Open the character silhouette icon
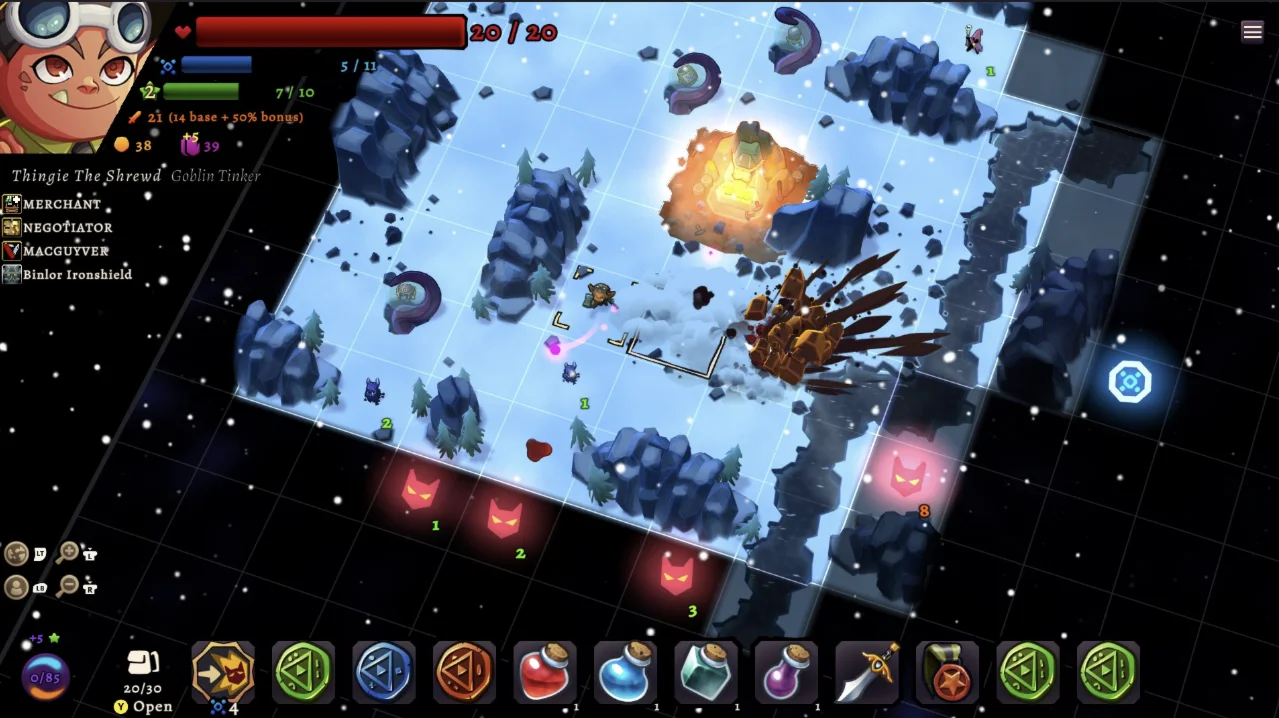1279x718 pixels. click(17, 587)
